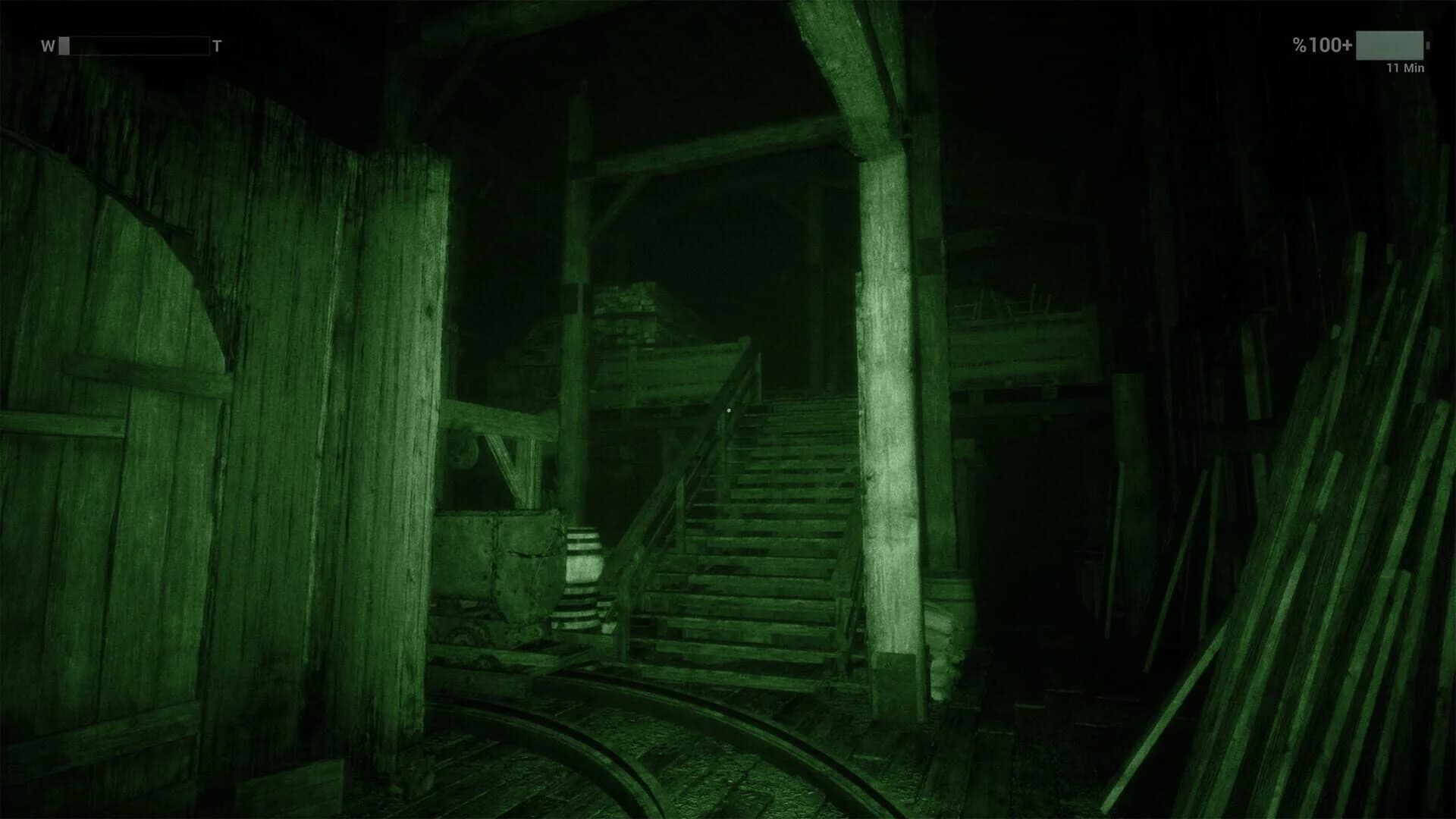Select the W wide-angle zoom label
Viewport: 1456px width, 819px height.
(49, 45)
